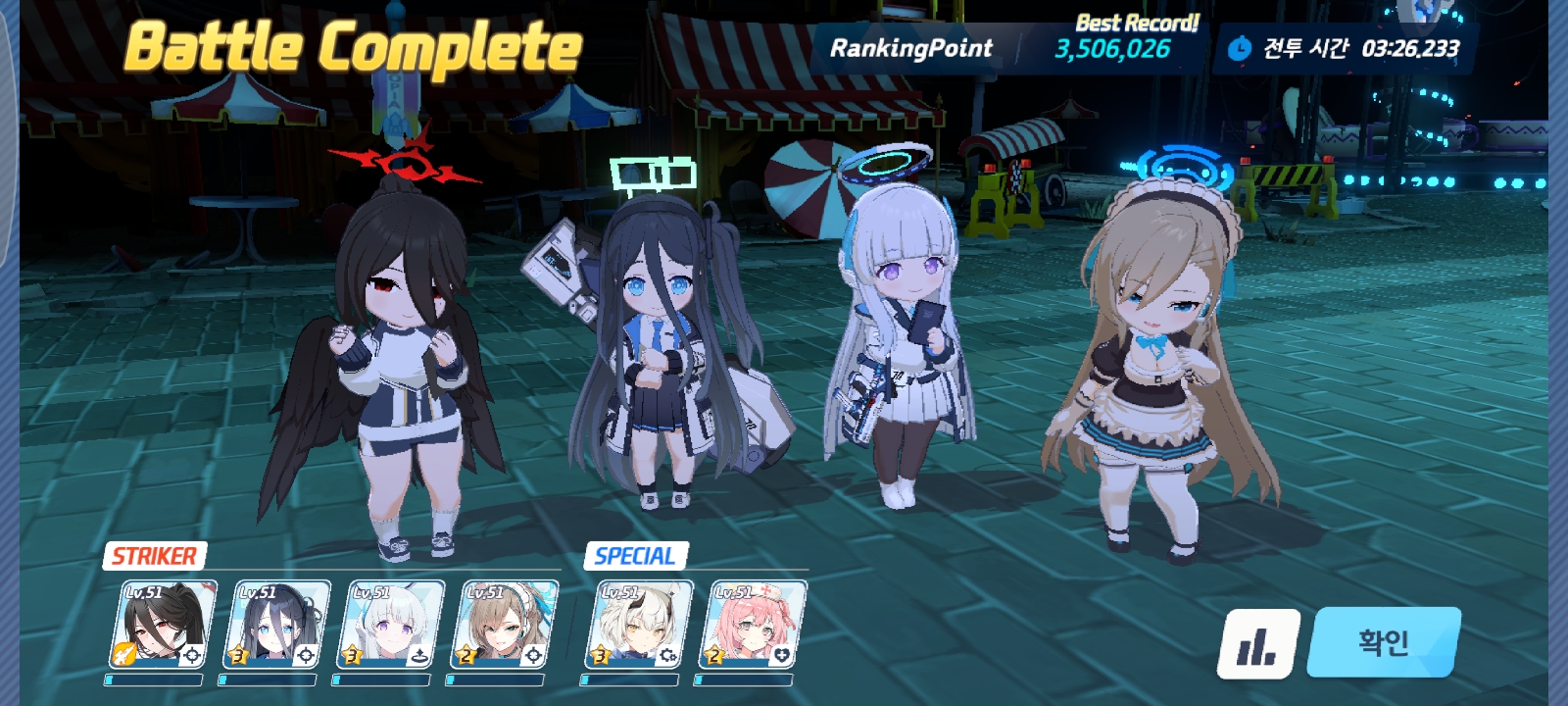The image size is (1568, 706).
Task: Select the black-haired red-eyed striker portrait
Action: click(x=163, y=625)
